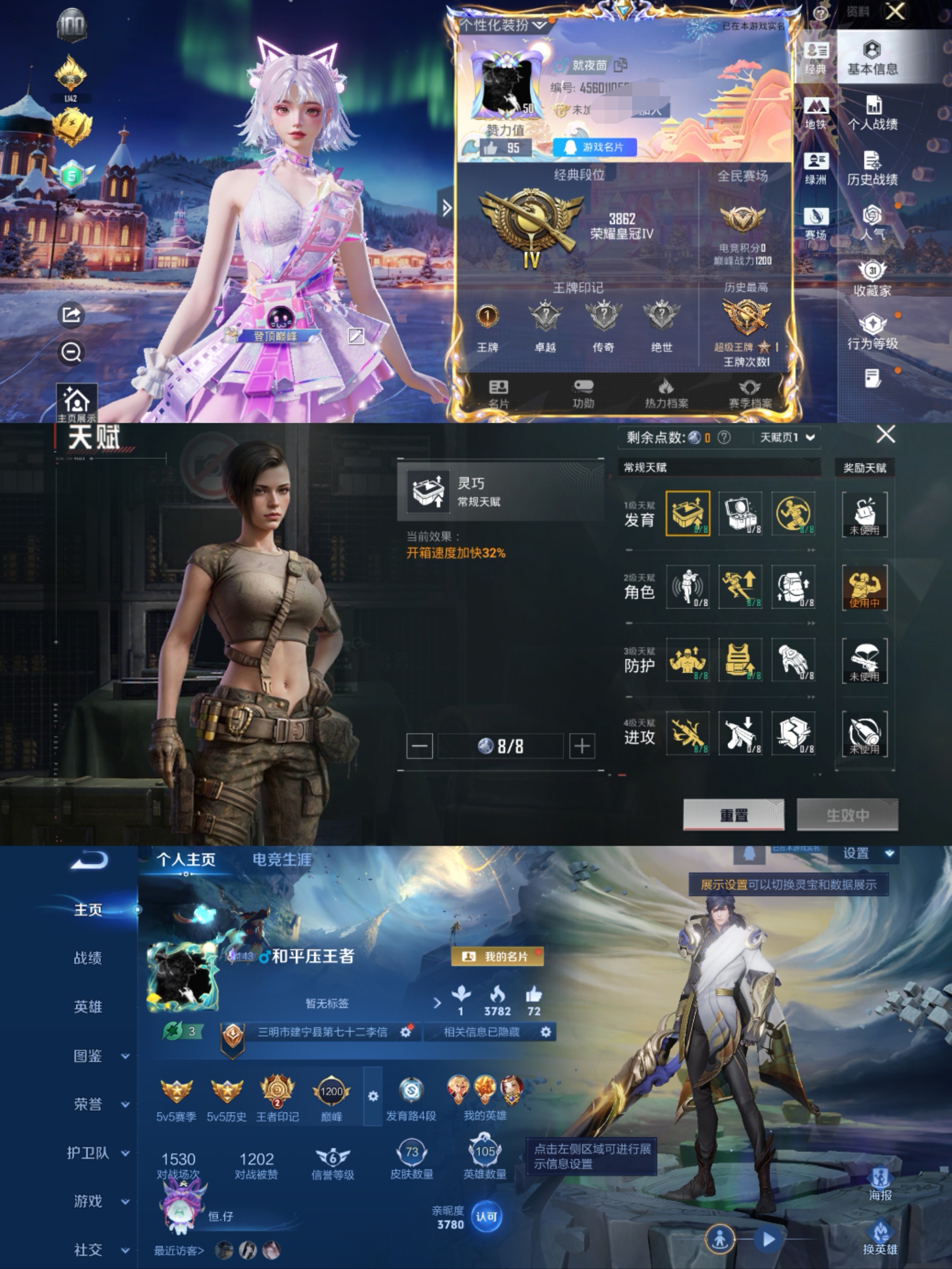
Task: Click the 我的名片 my card button
Action: [x=498, y=956]
